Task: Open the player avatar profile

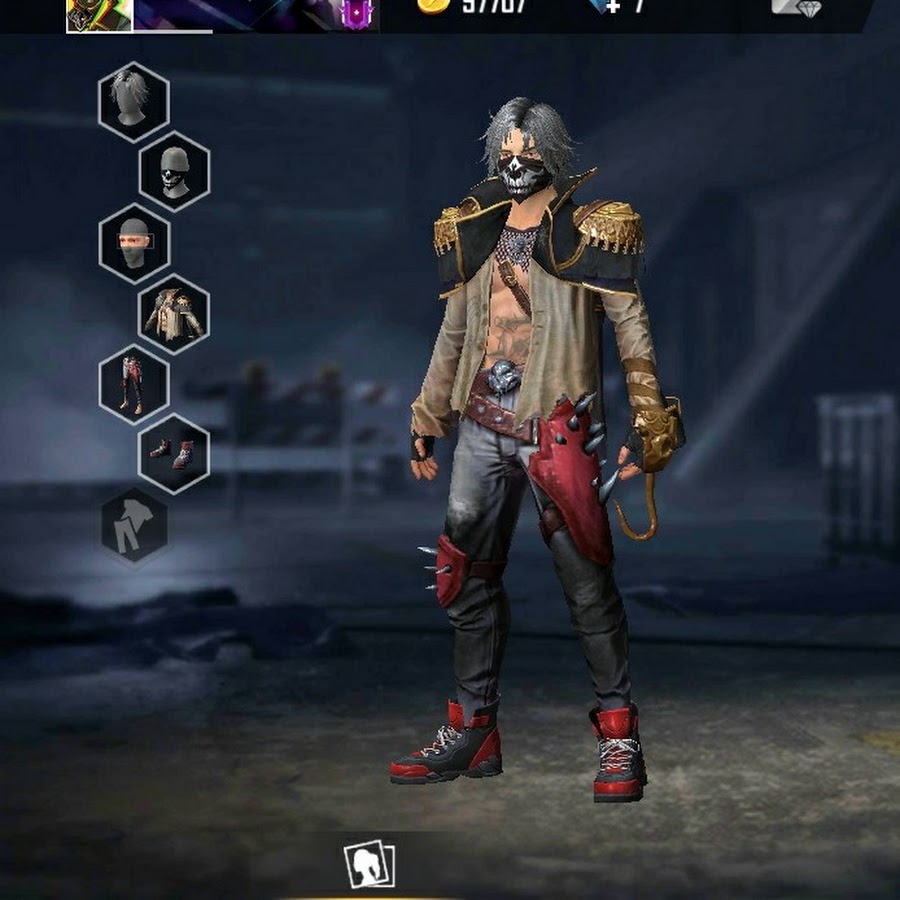Action: (x=99, y=14)
